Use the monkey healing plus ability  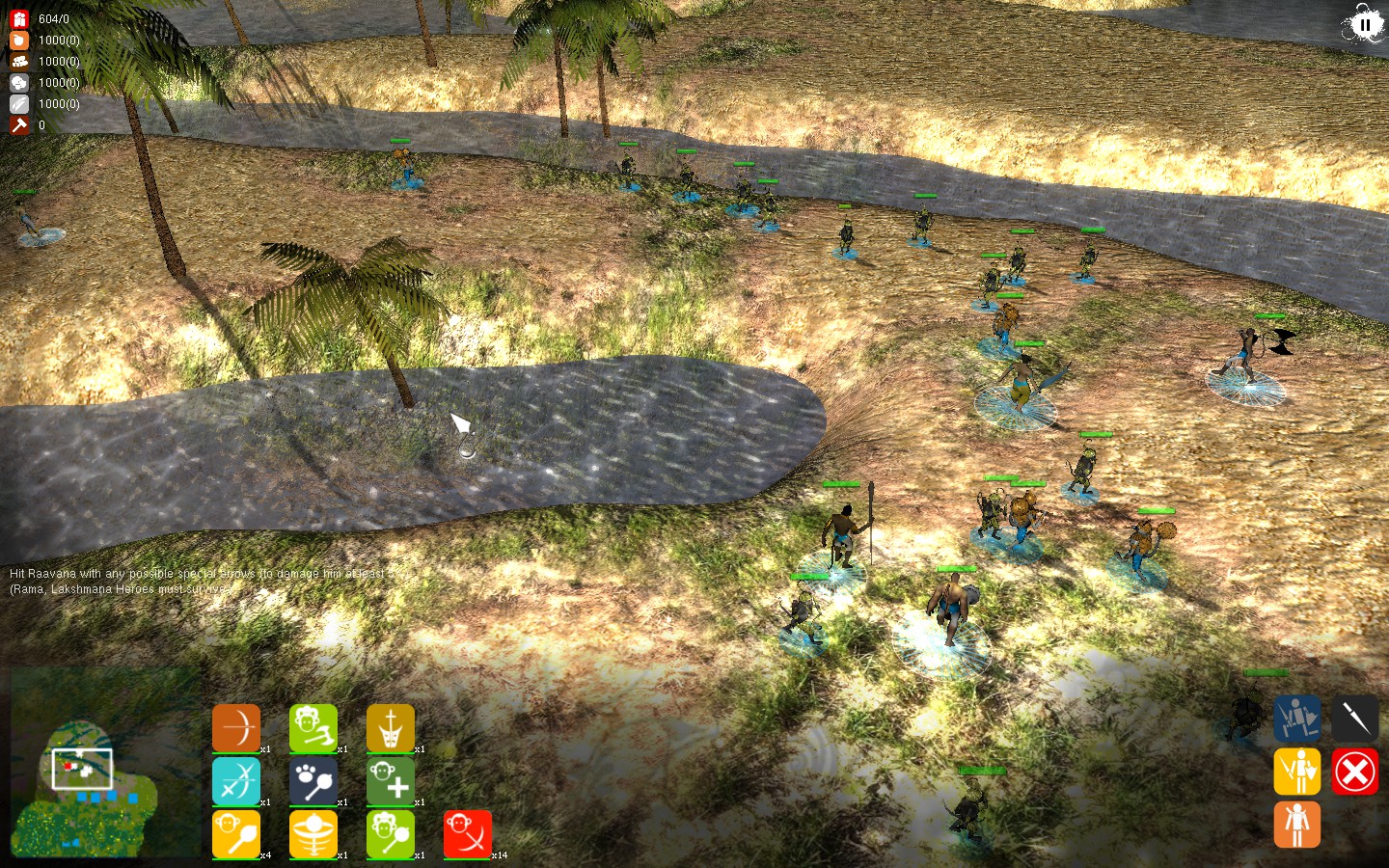(391, 781)
